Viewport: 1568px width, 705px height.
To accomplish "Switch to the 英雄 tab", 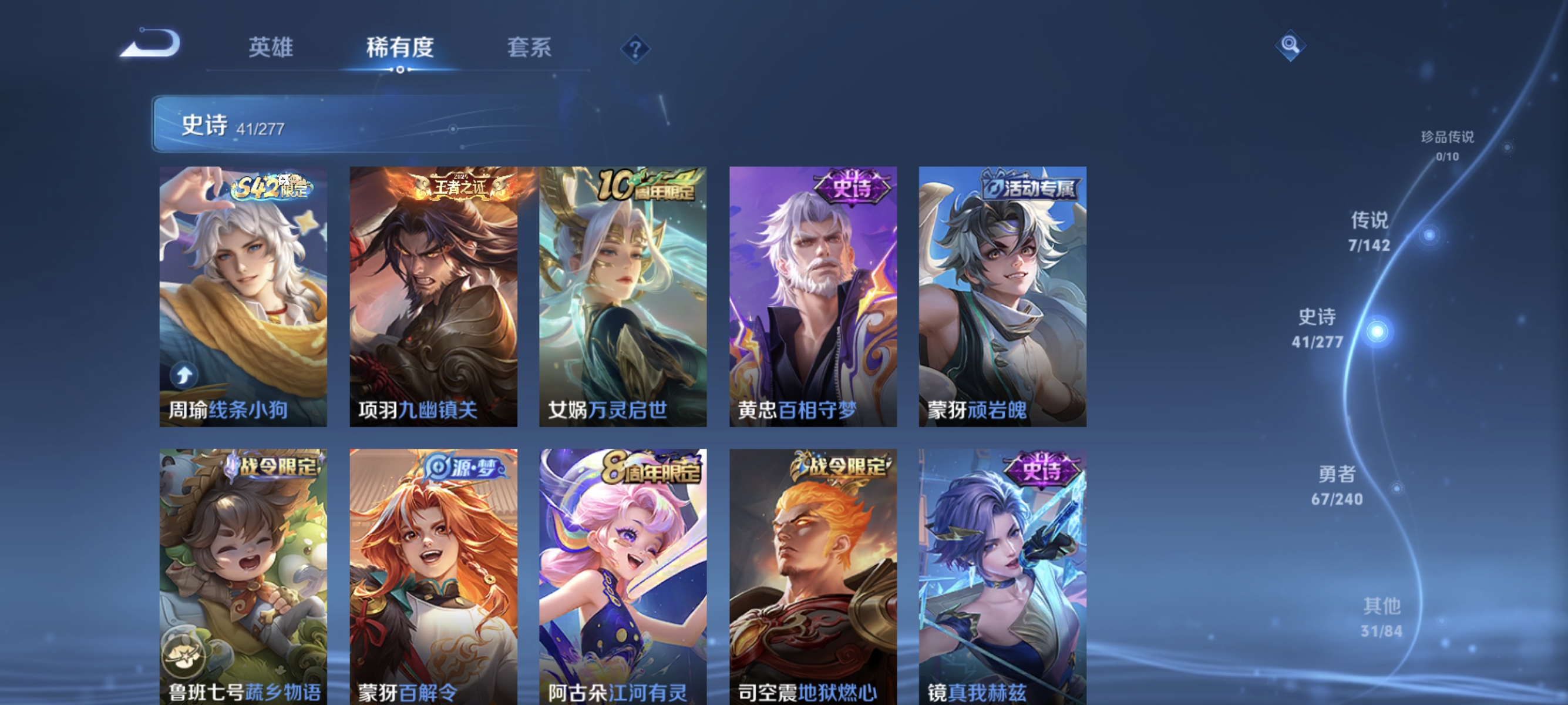I will click(x=270, y=49).
